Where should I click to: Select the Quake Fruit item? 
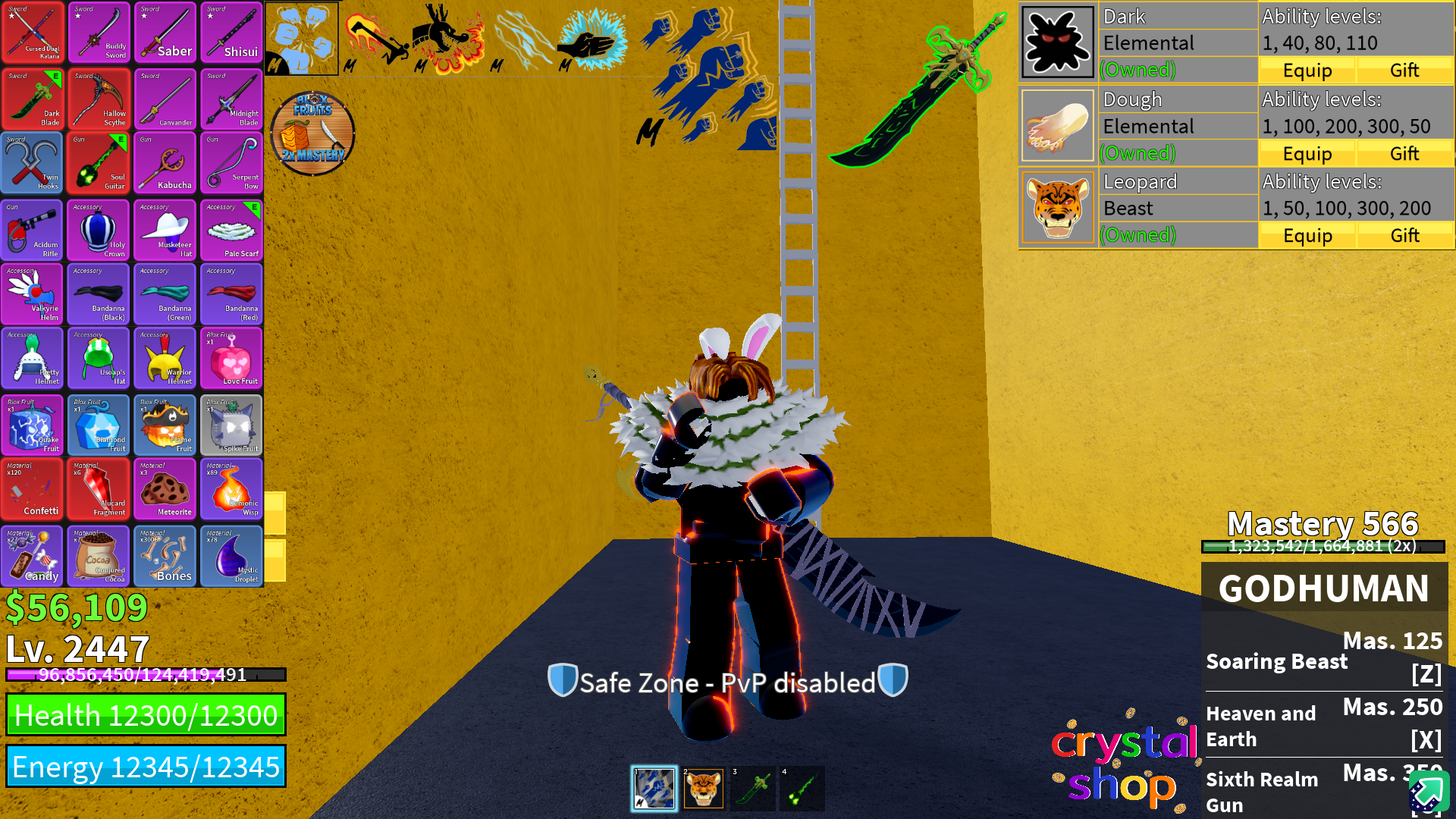tap(33, 425)
